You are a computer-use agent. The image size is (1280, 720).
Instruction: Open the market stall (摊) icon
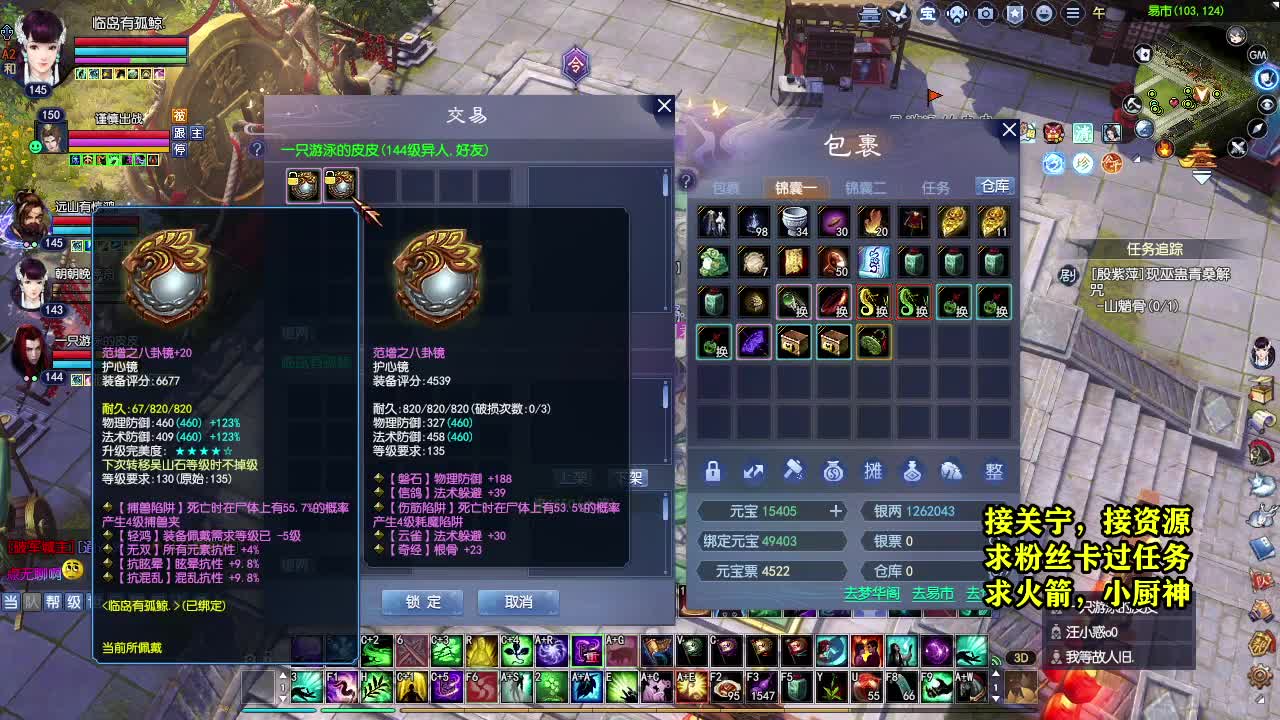(x=875, y=471)
